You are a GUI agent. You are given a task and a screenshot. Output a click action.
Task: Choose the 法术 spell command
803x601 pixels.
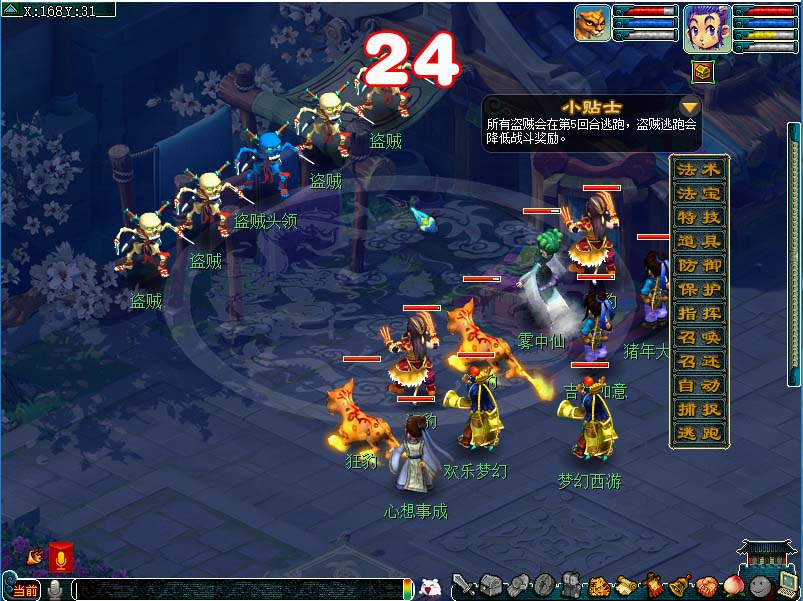coord(699,169)
